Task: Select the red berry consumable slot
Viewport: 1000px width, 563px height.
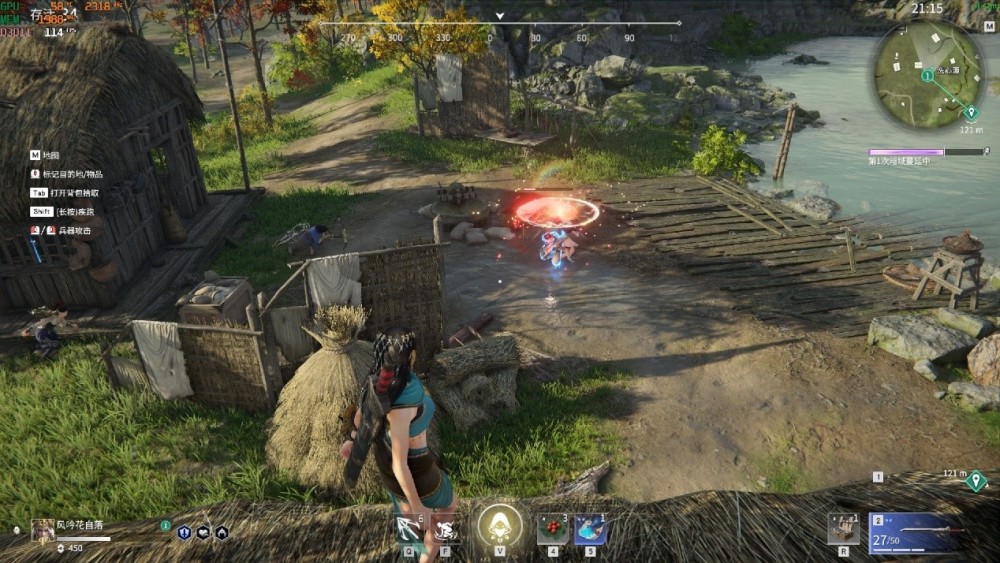Action: (552, 528)
